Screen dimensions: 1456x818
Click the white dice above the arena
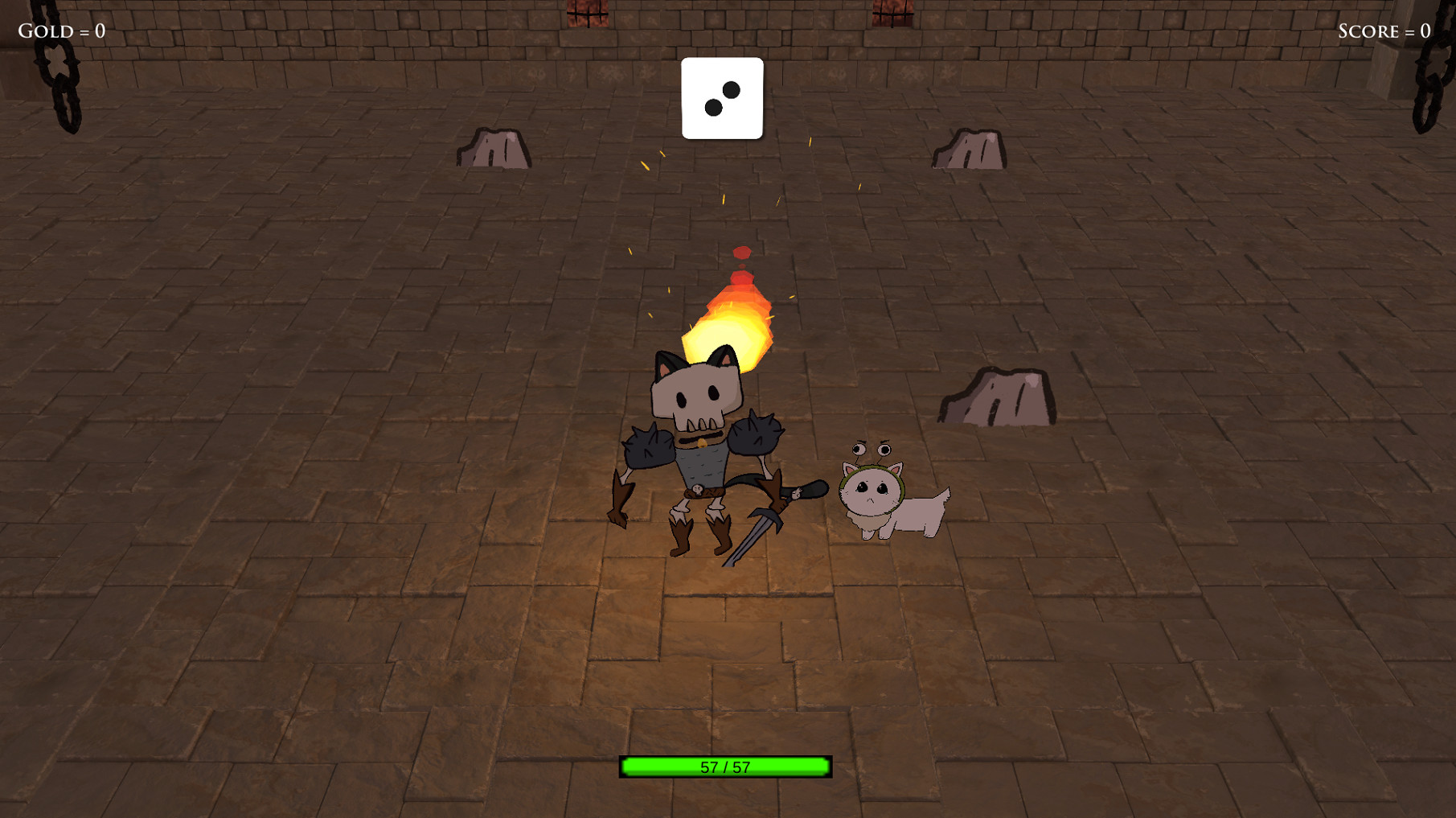tap(721, 99)
